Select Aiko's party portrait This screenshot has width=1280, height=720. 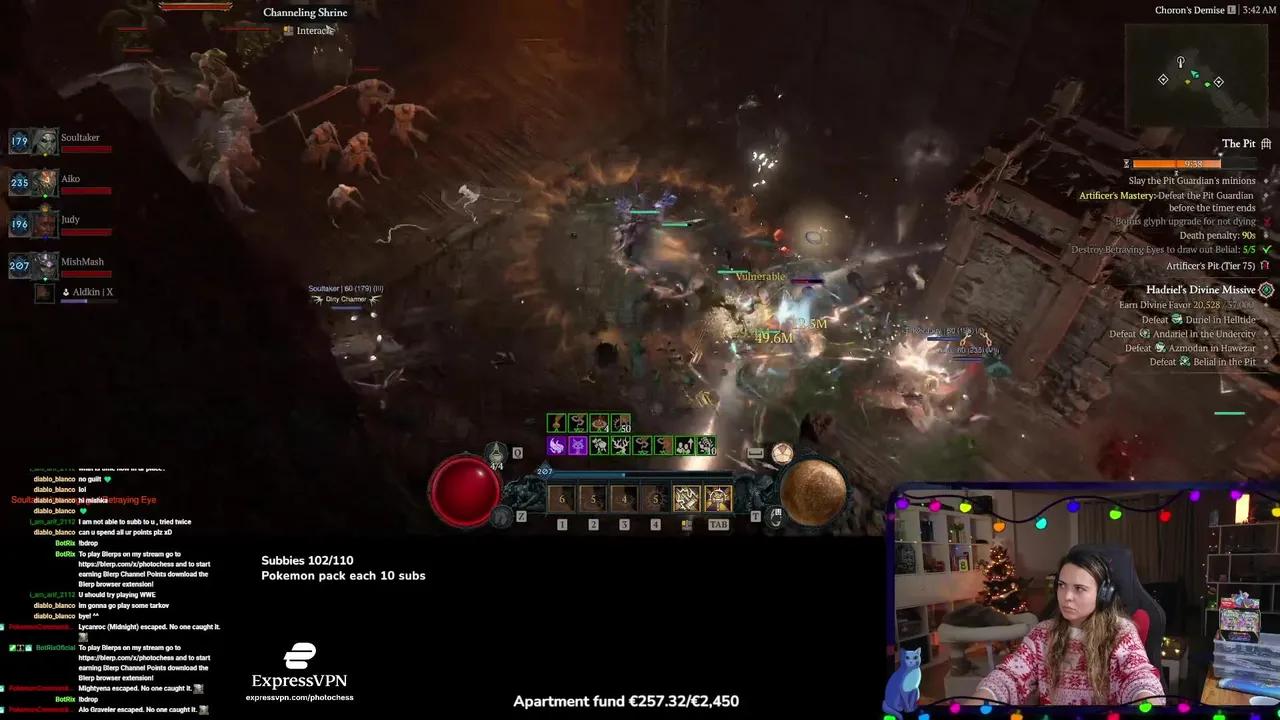46,183
